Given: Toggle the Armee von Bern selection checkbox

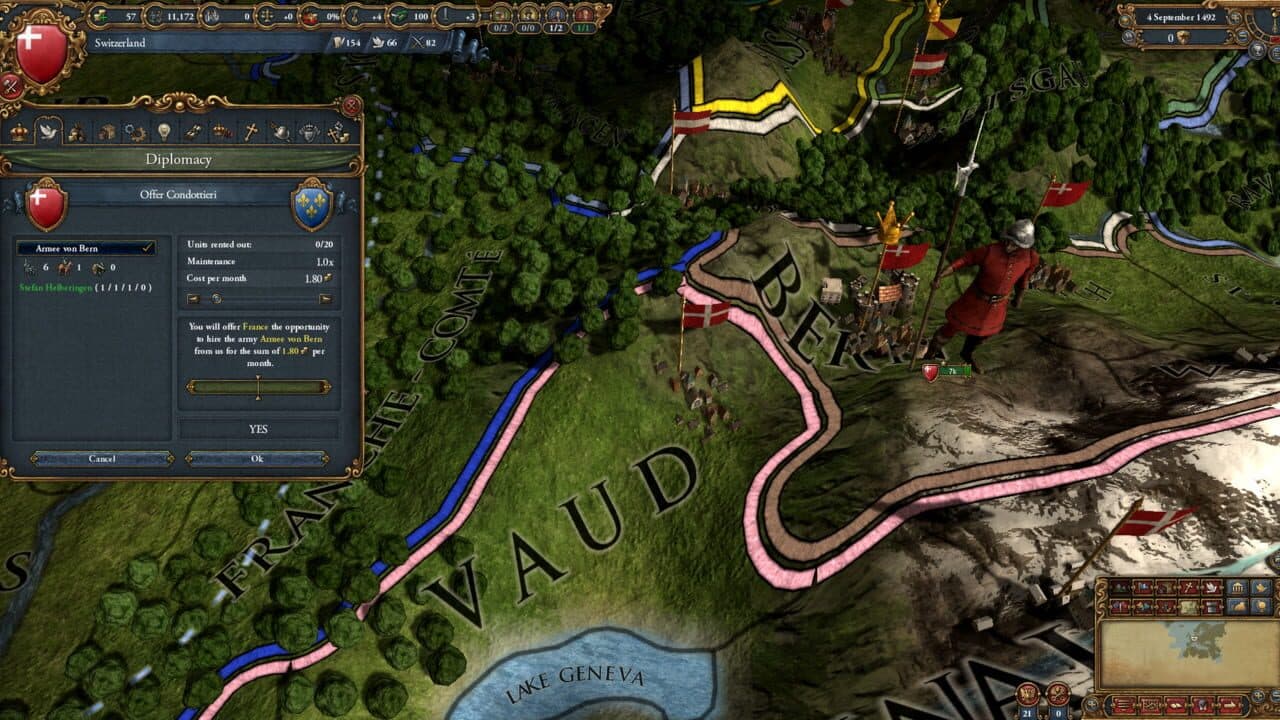Looking at the screenshot, I should (x=147, y=247).
